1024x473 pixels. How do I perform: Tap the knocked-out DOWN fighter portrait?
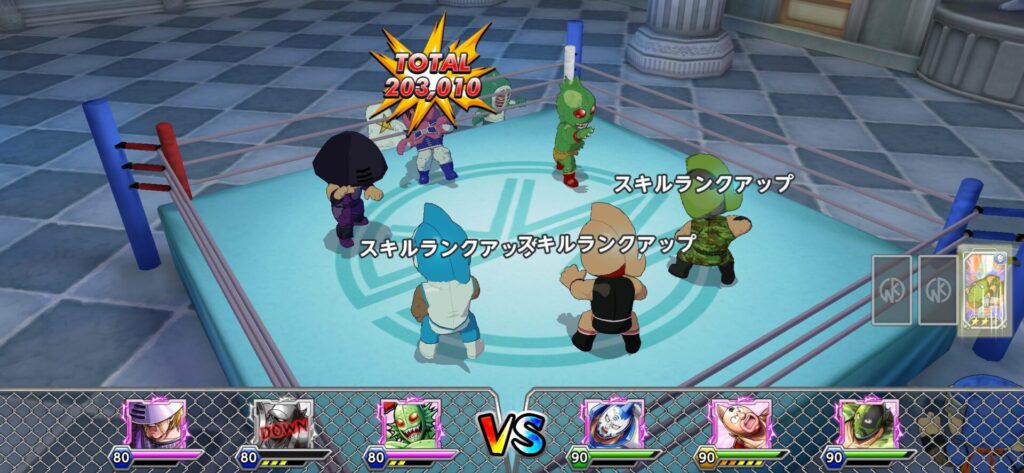pos(281,422)
